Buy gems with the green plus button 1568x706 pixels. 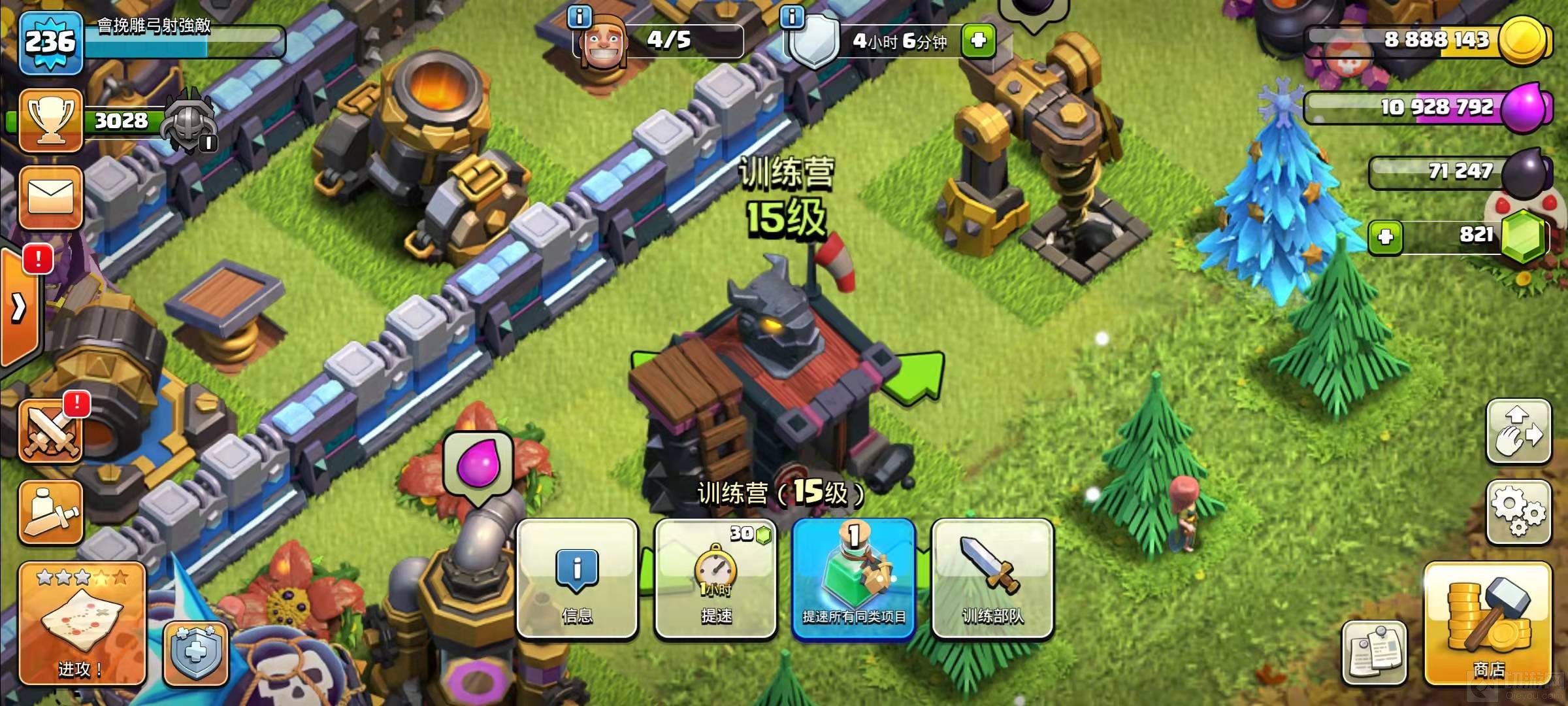pyautogui.click(x=1386, y=237)
